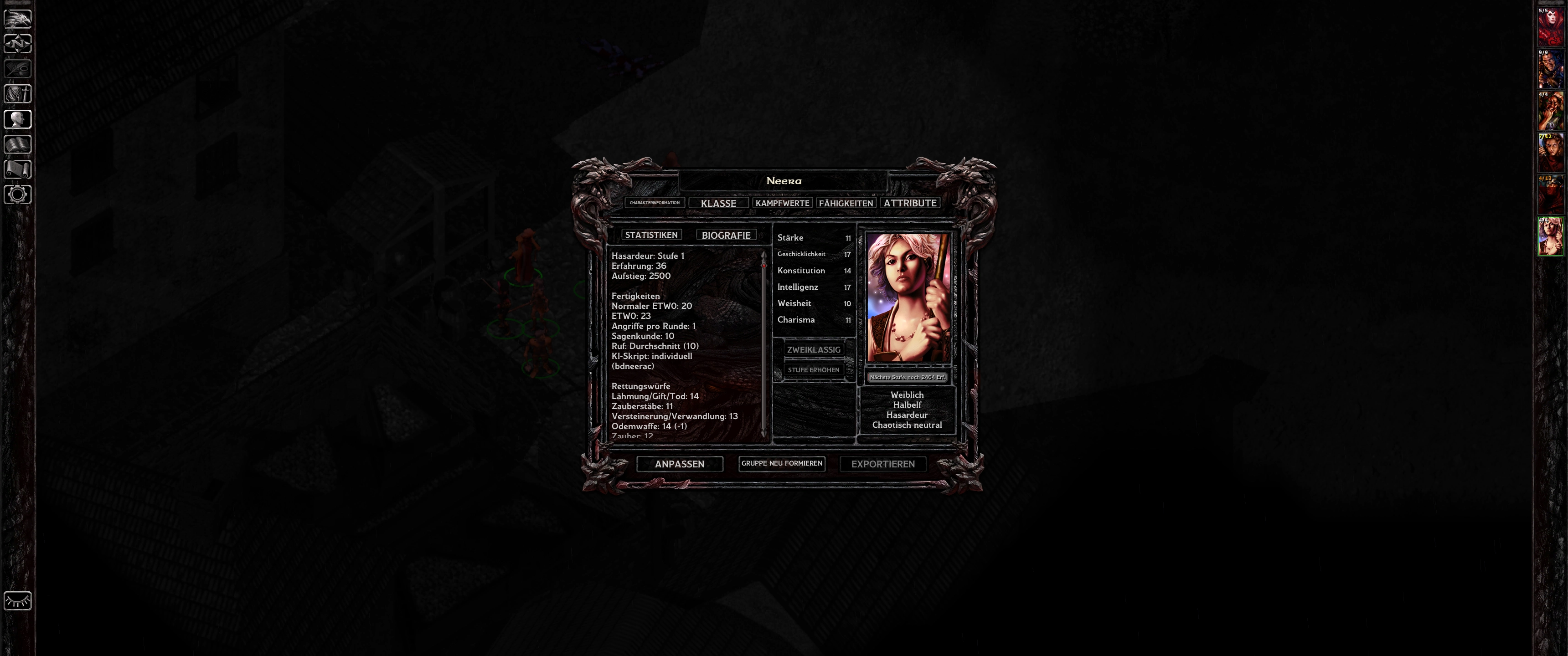Open the Kampfwerte tab

point(782,203)
